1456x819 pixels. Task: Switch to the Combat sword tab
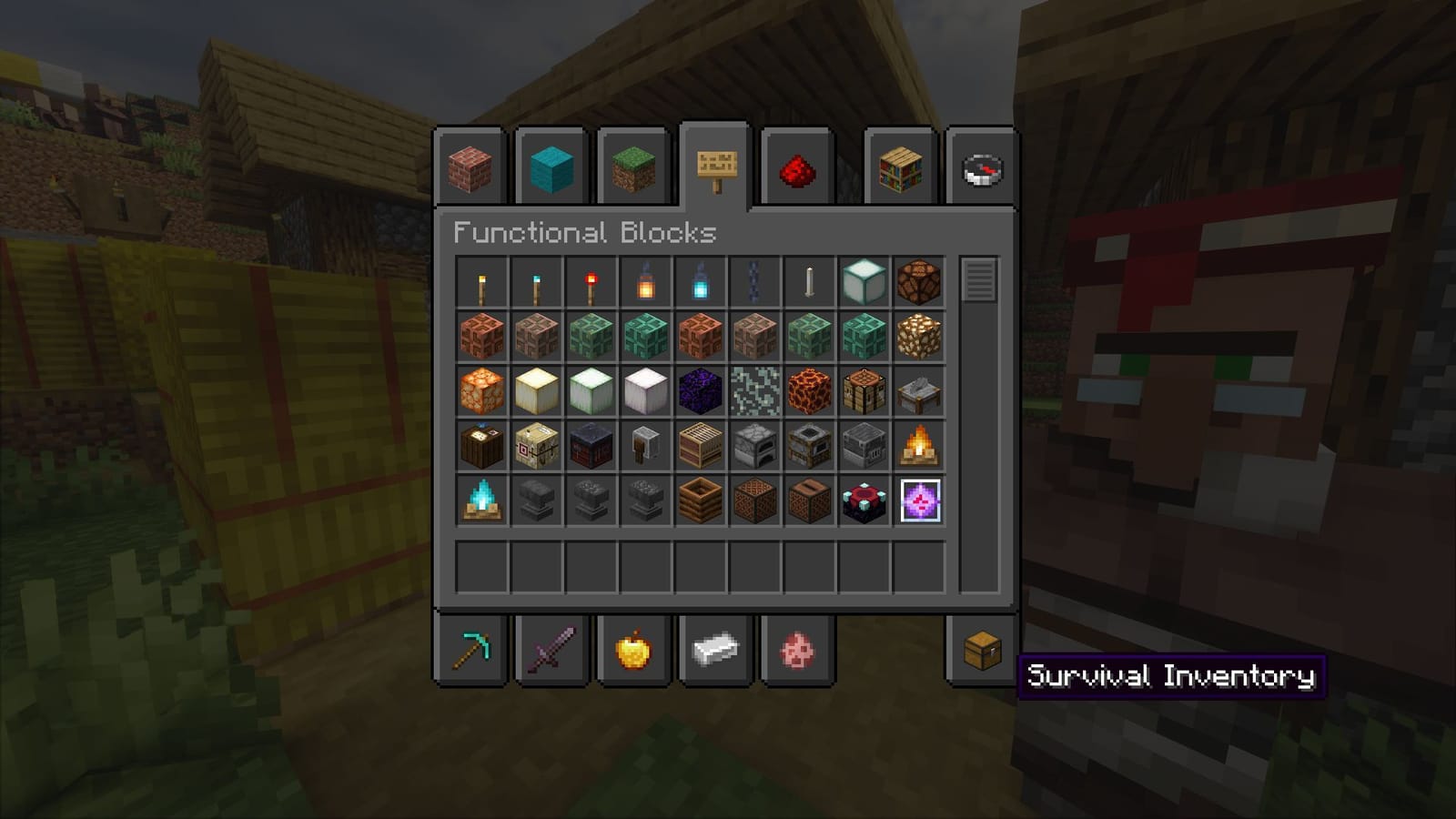click(551, 651)
